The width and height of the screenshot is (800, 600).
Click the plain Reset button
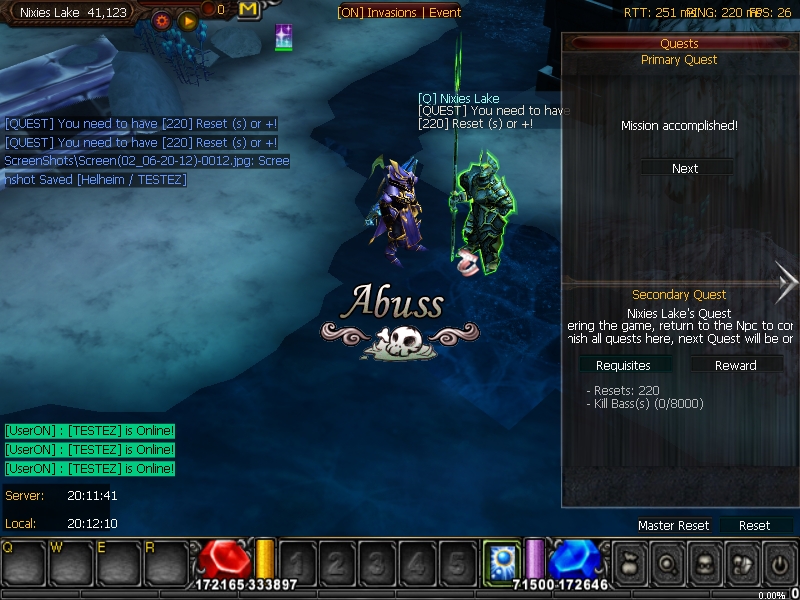tap(754, 525)
